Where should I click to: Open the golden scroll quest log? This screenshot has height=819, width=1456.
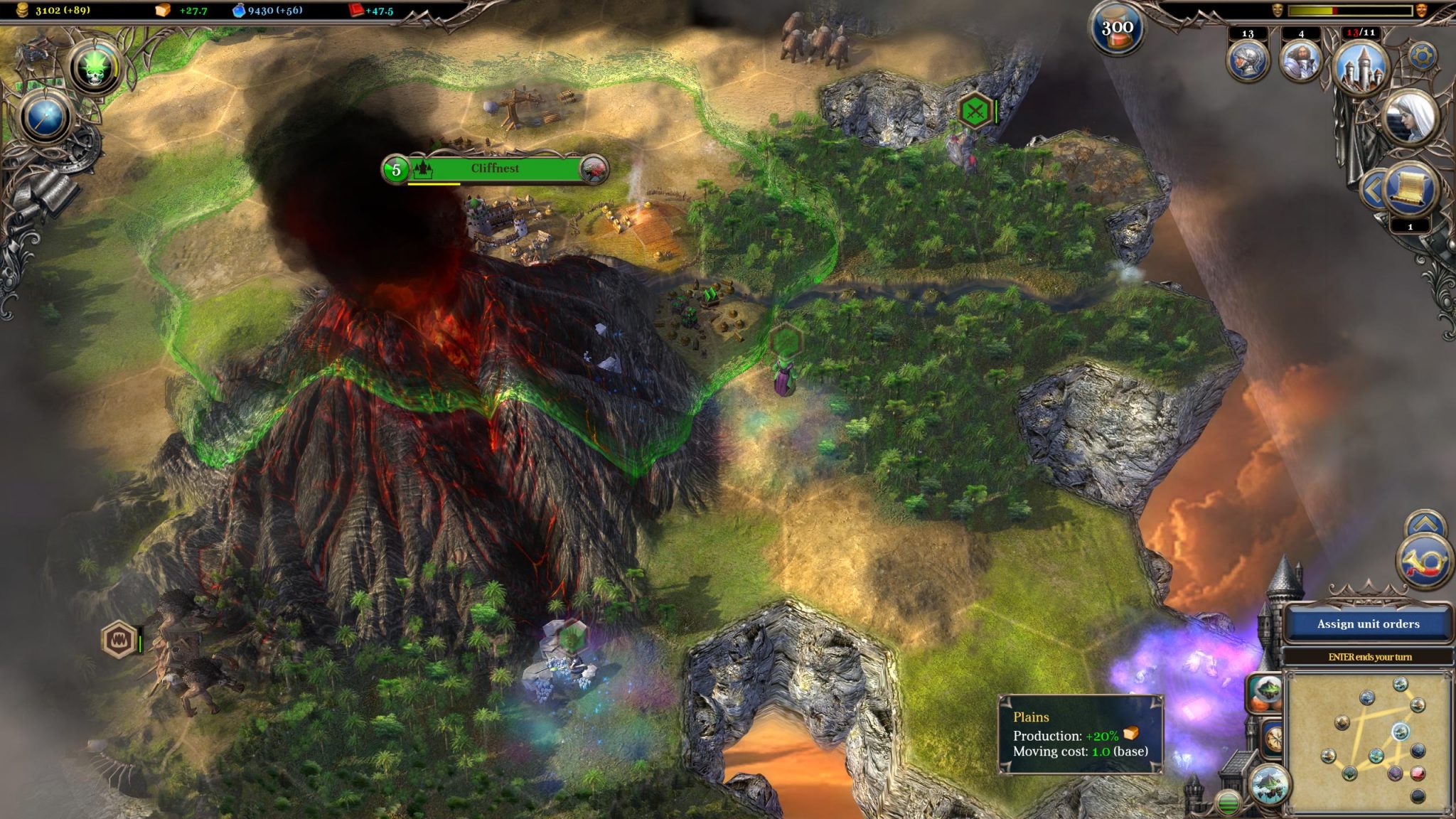pos(1409,189)
